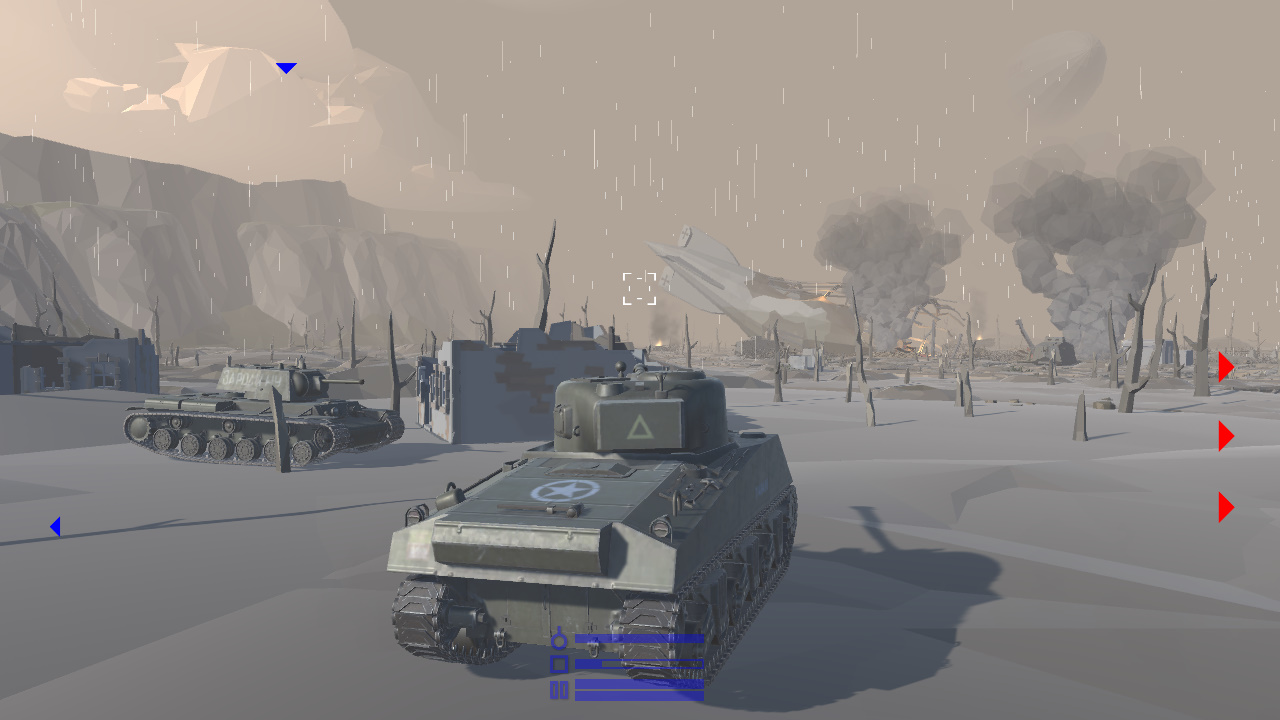The image size is (1280, 720).
Task: Click the twin track-bars icon in the HUD
Action: tap(557, 688)
